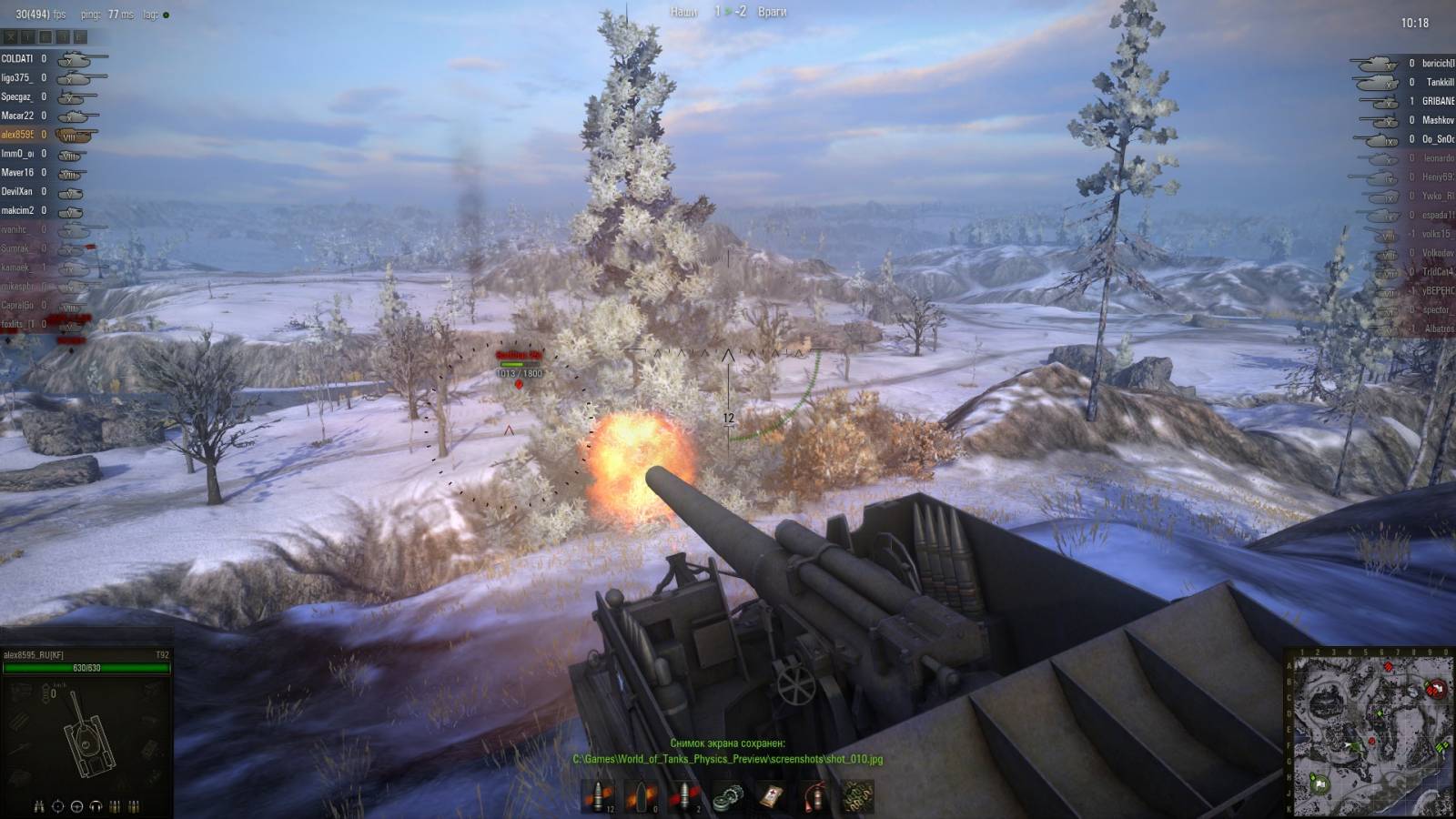Select the empty shell slot showing 0 rounds

coord(641,796)
